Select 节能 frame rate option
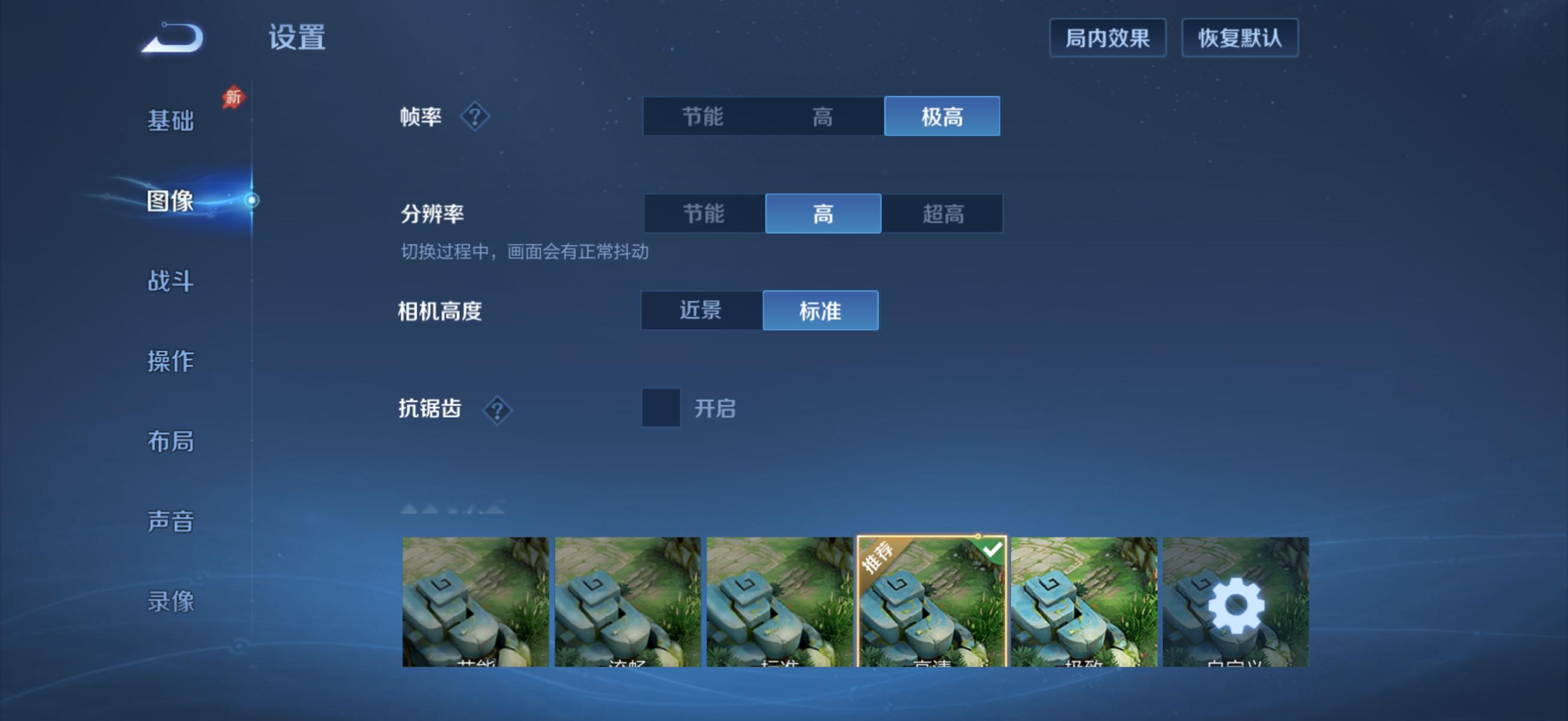This screenshot has width=1568, height=721. (x=703, y=116)
